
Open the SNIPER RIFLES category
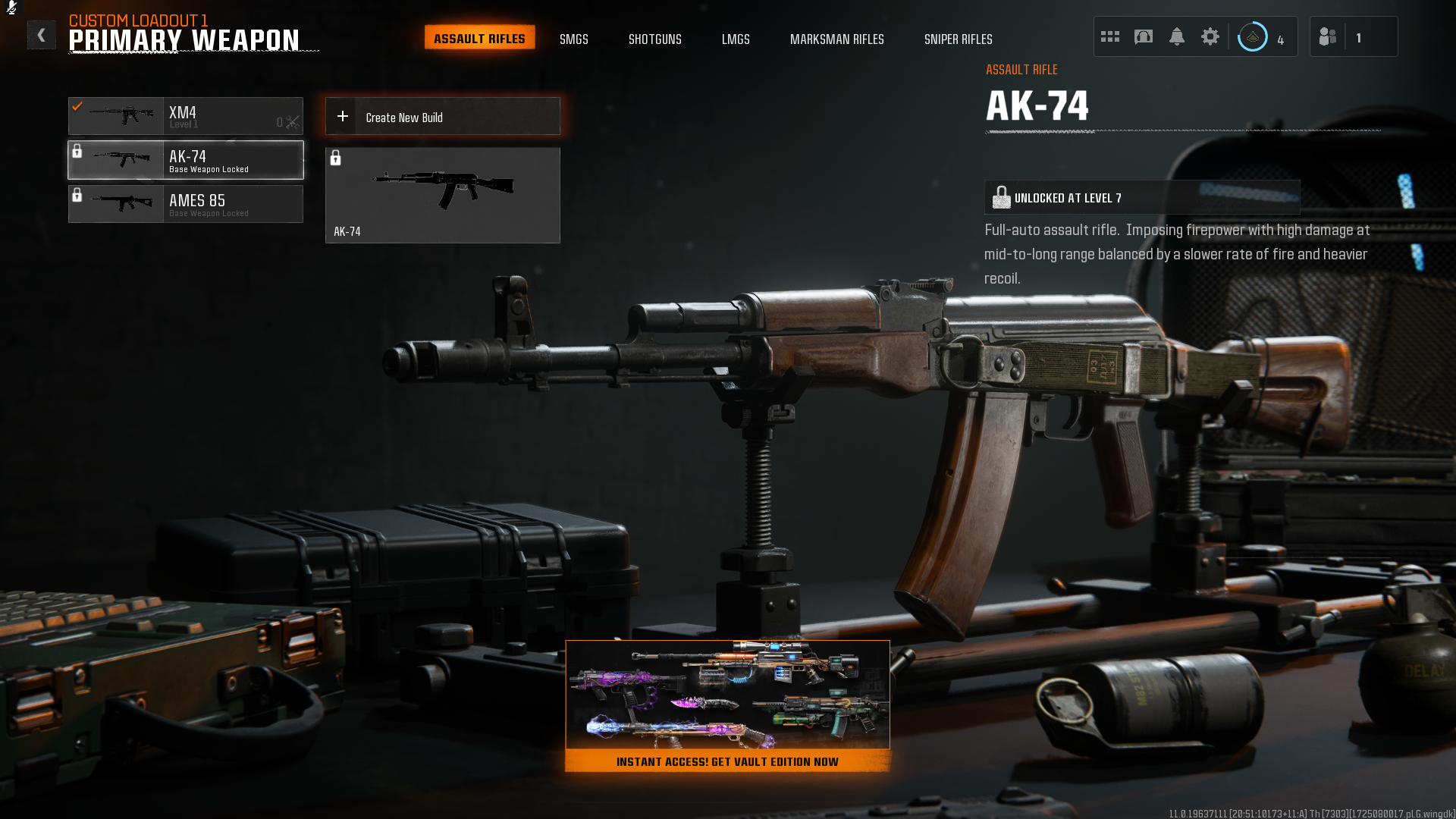click(x=959, y=39)
